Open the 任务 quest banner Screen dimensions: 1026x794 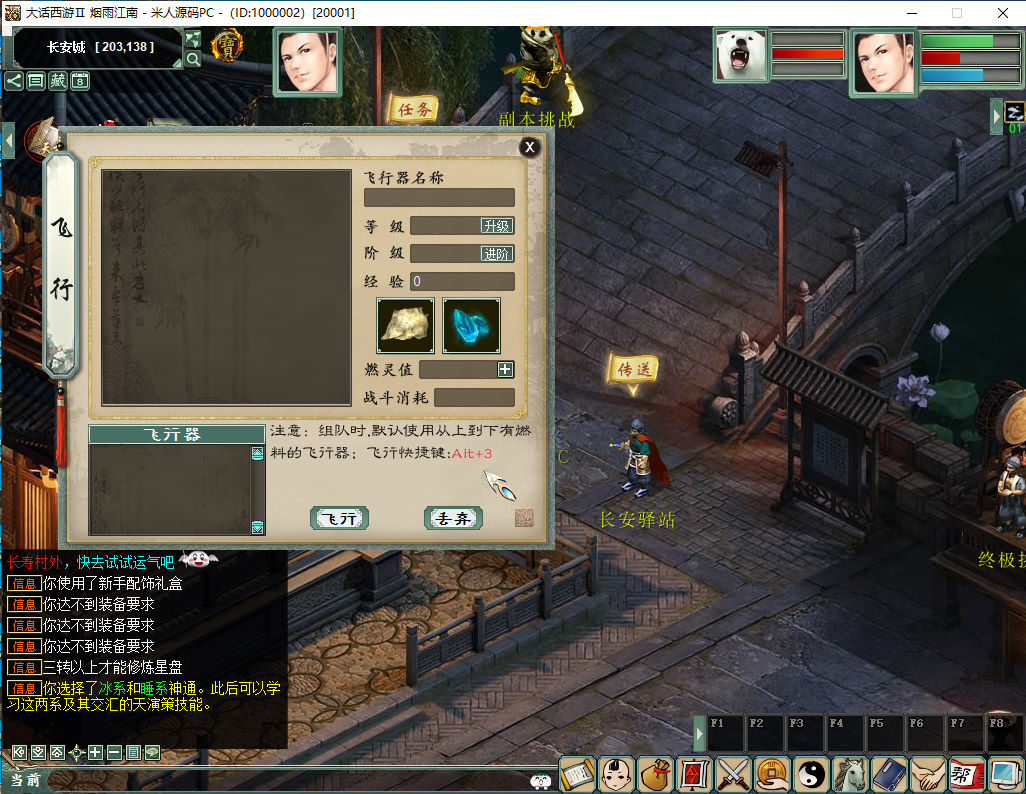pyautogui.click(x=412, y=110)
